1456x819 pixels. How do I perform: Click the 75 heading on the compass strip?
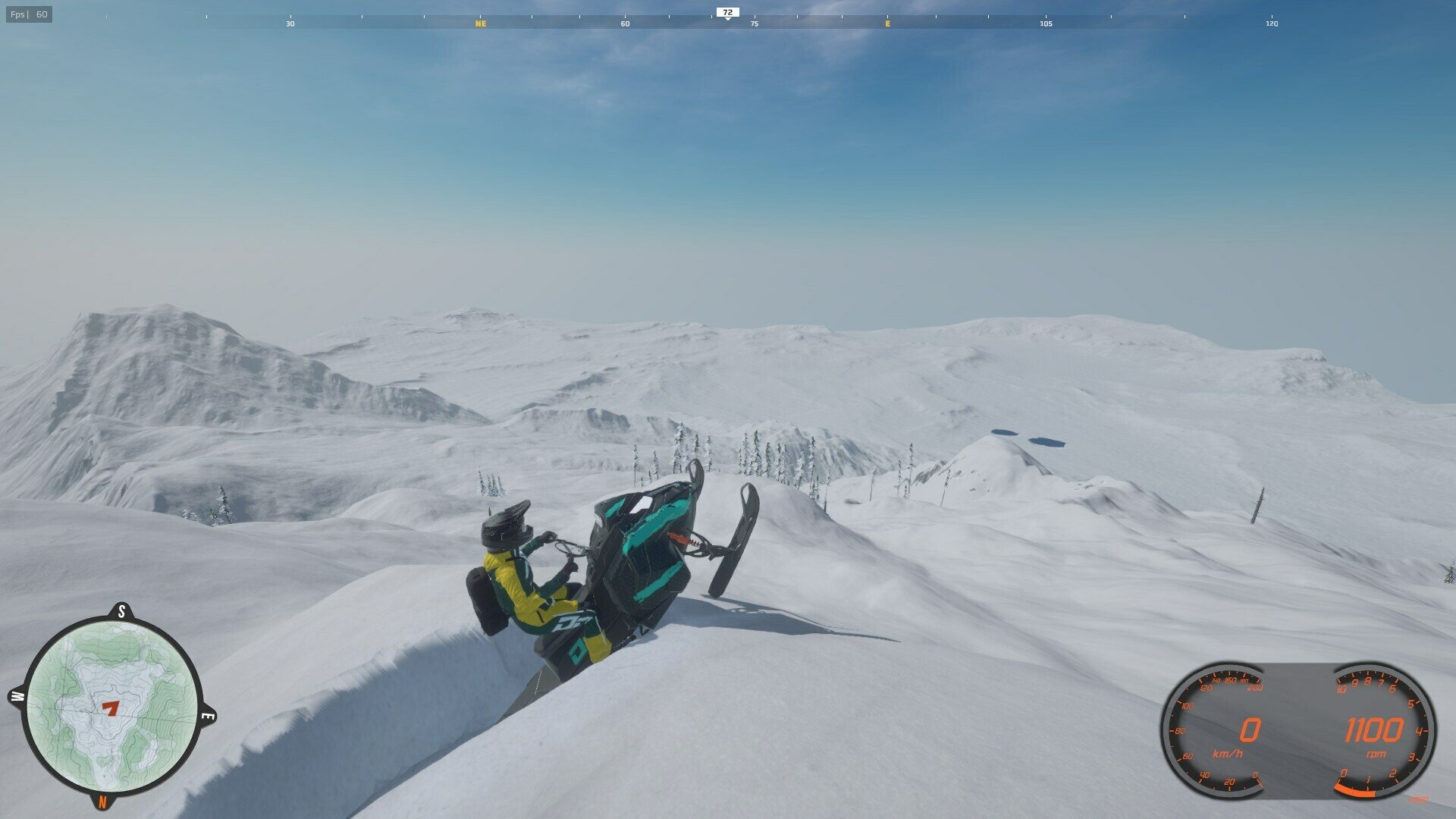pos(754,24)
